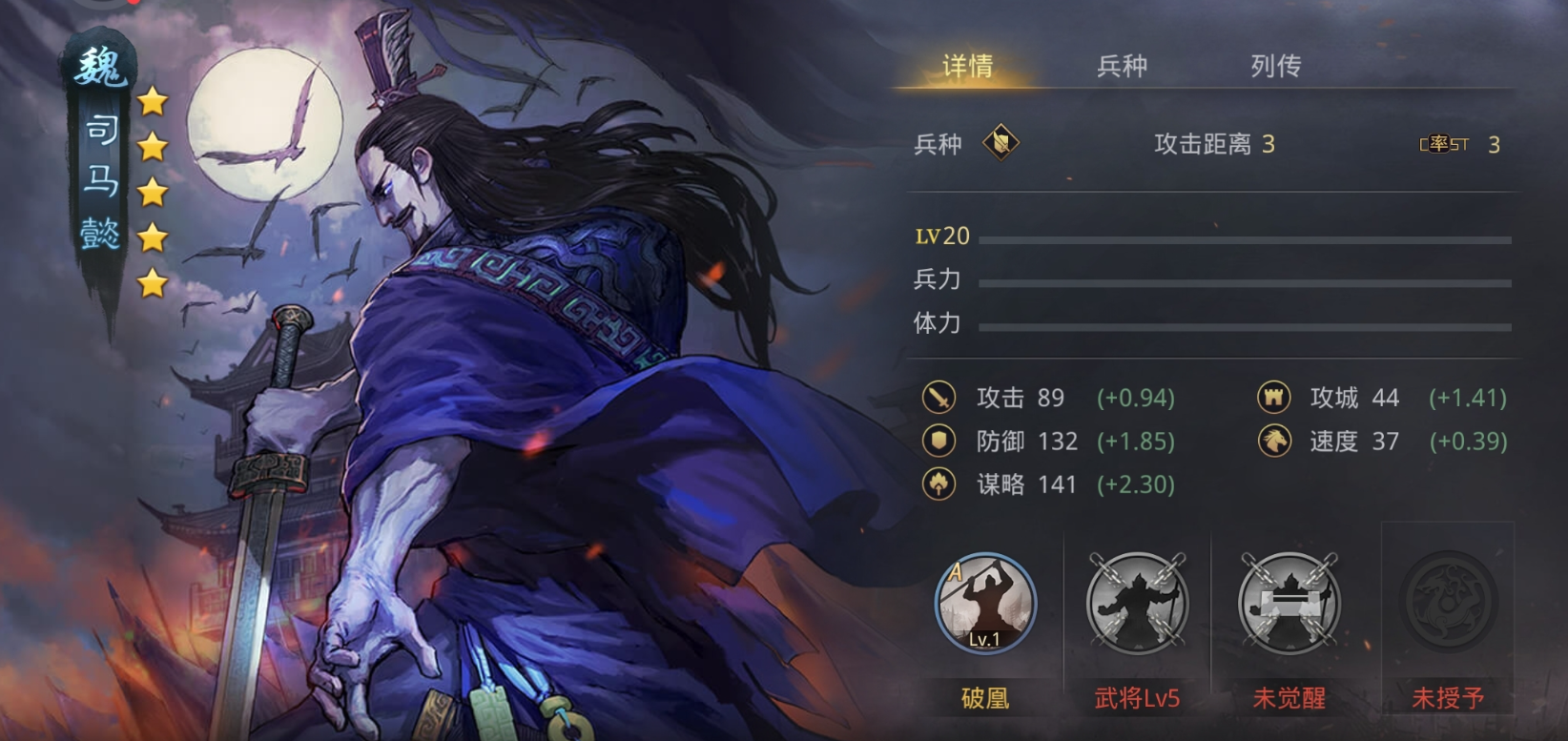The width and height of the screenshot is (1568, 741).
Task: Click the feather icon beside 谋略 141
Action: click(940, 484)
